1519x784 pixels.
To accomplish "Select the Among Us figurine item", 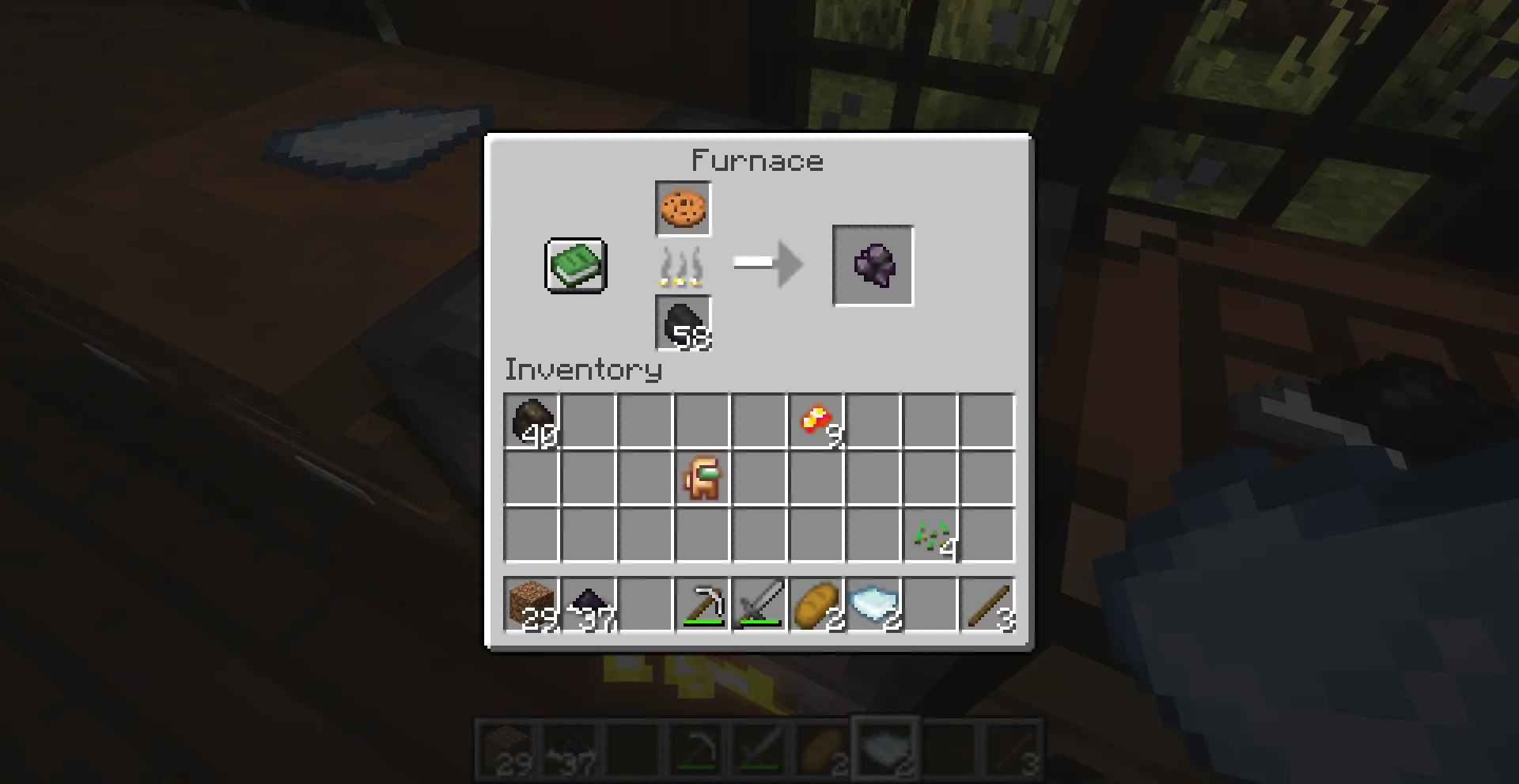I will click(x=703, y=478).
